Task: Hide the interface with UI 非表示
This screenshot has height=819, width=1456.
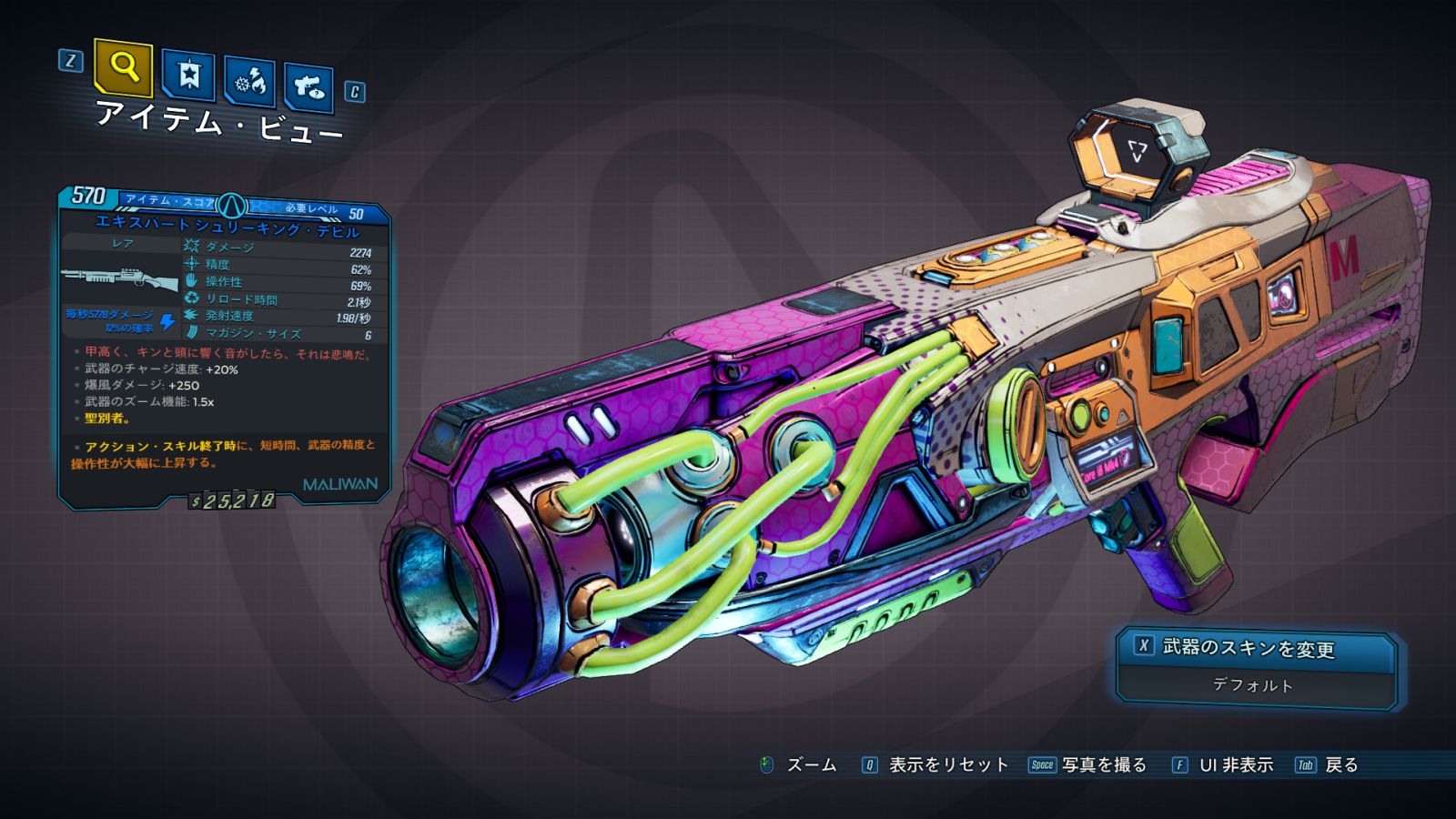Action: coord(1235,764)
